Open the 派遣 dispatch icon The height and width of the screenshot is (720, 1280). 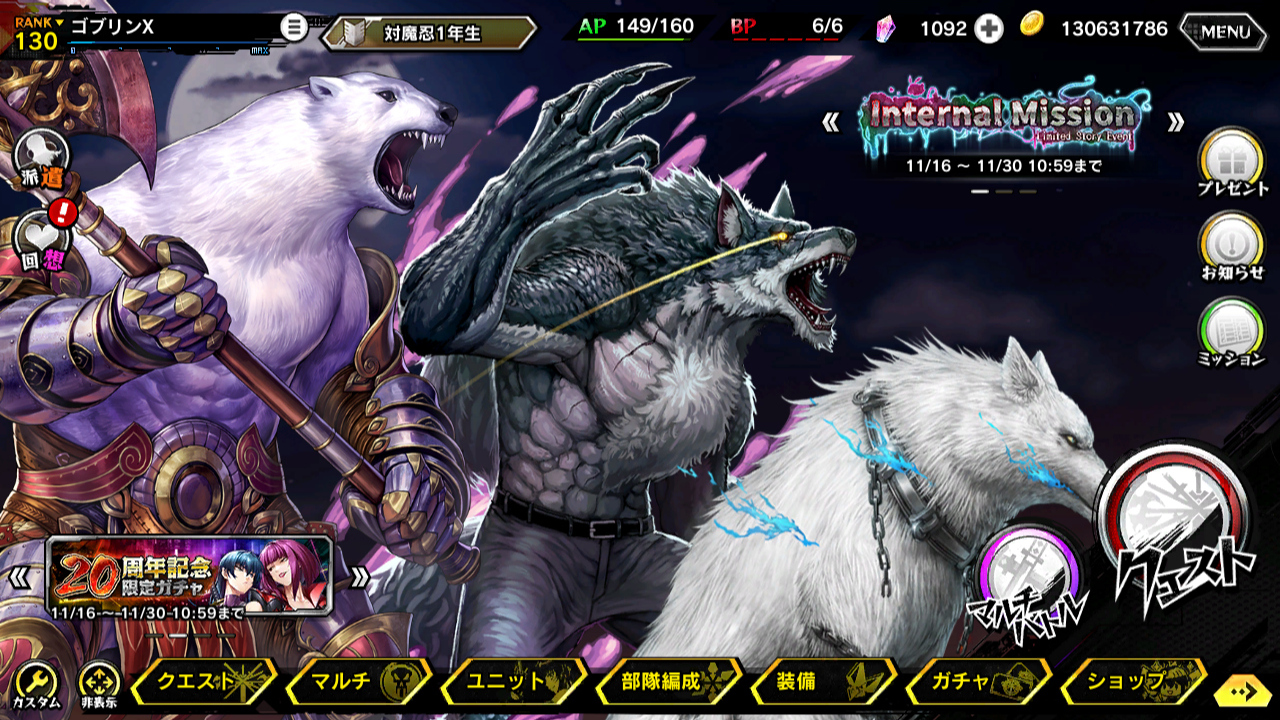tap(42, 159)
